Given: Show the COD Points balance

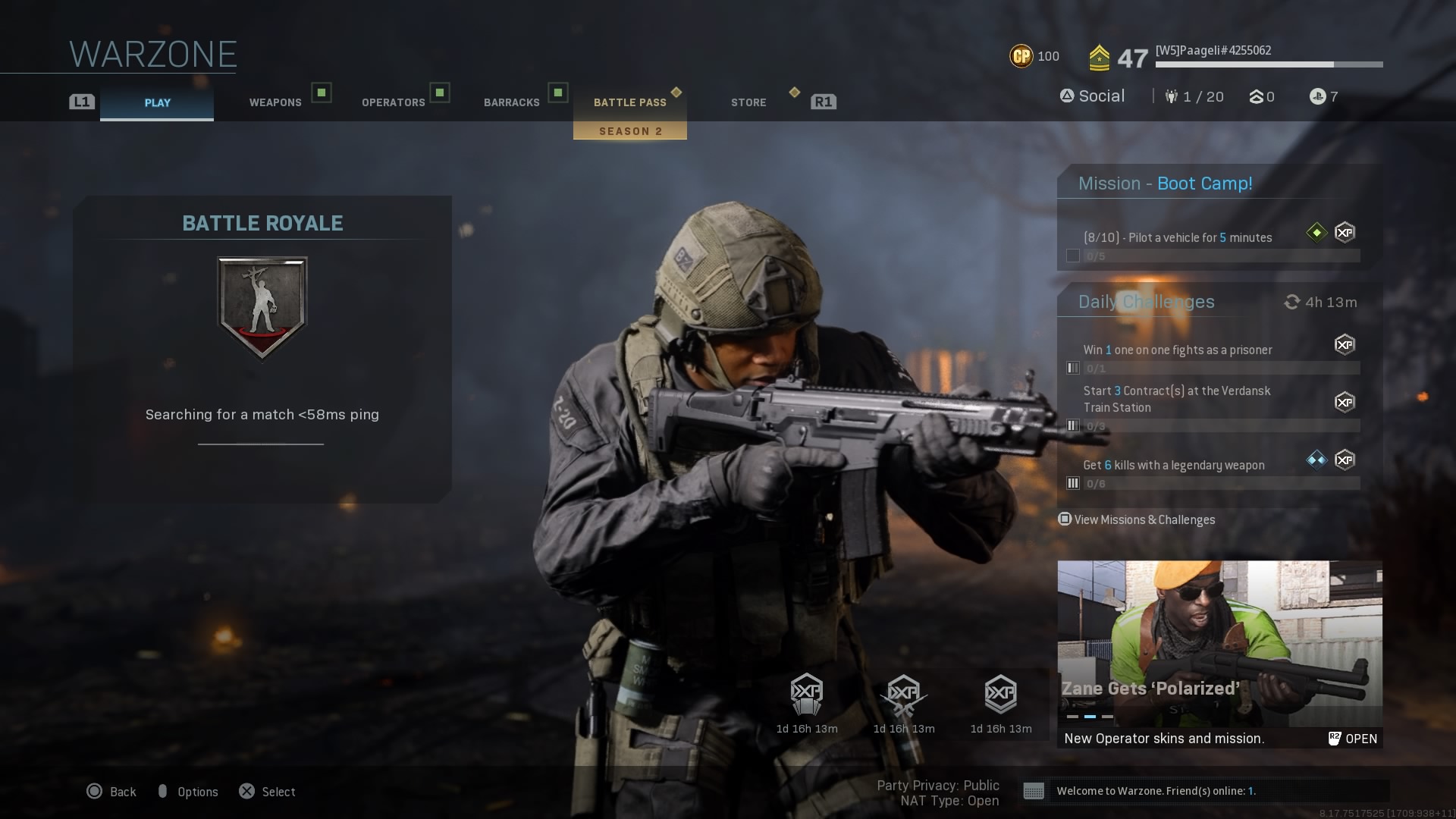Looking at the screenshot, I should (x=1034, y=56).
